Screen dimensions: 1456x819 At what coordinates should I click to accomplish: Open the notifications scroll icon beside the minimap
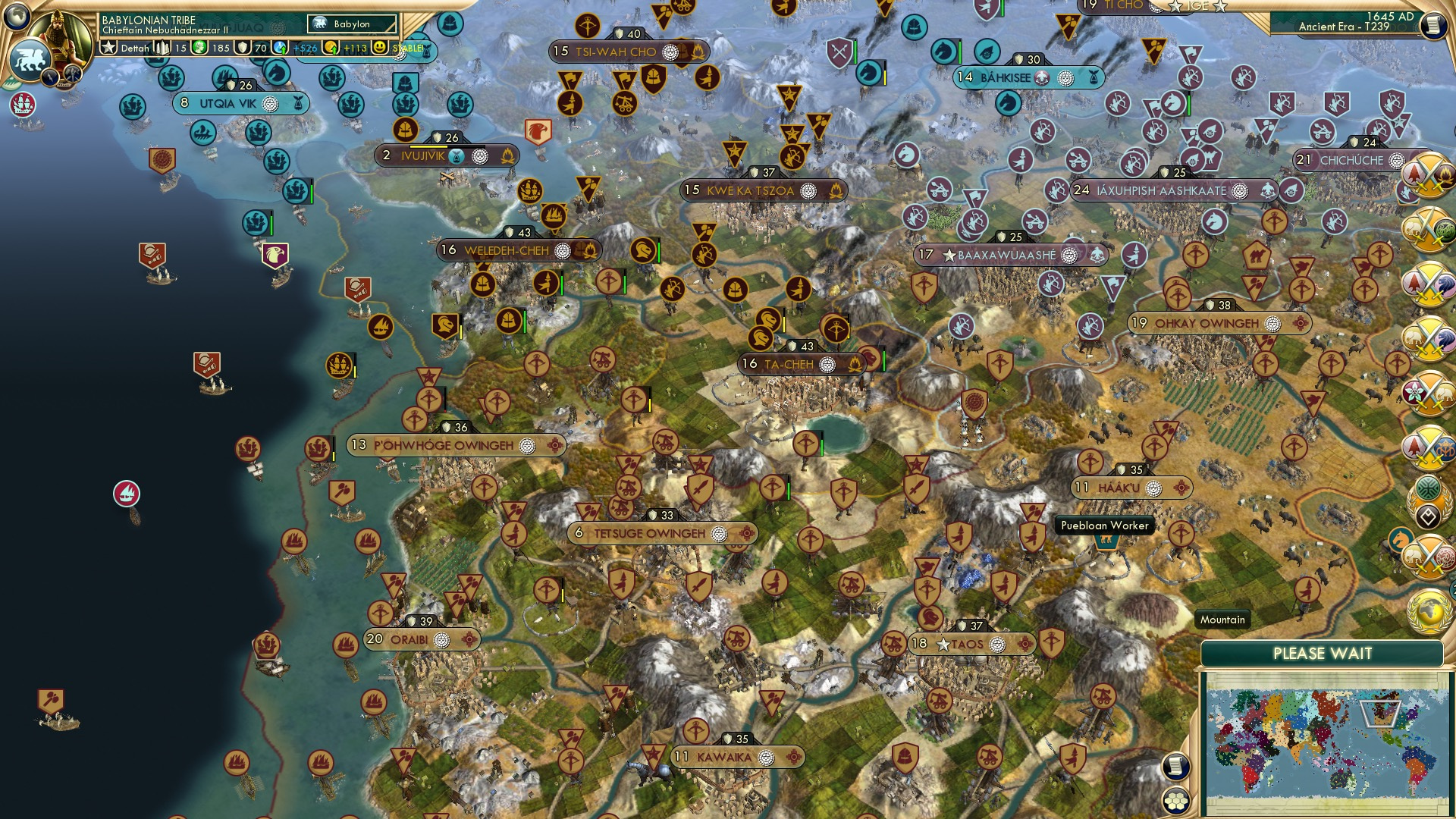click(1175, 767)
